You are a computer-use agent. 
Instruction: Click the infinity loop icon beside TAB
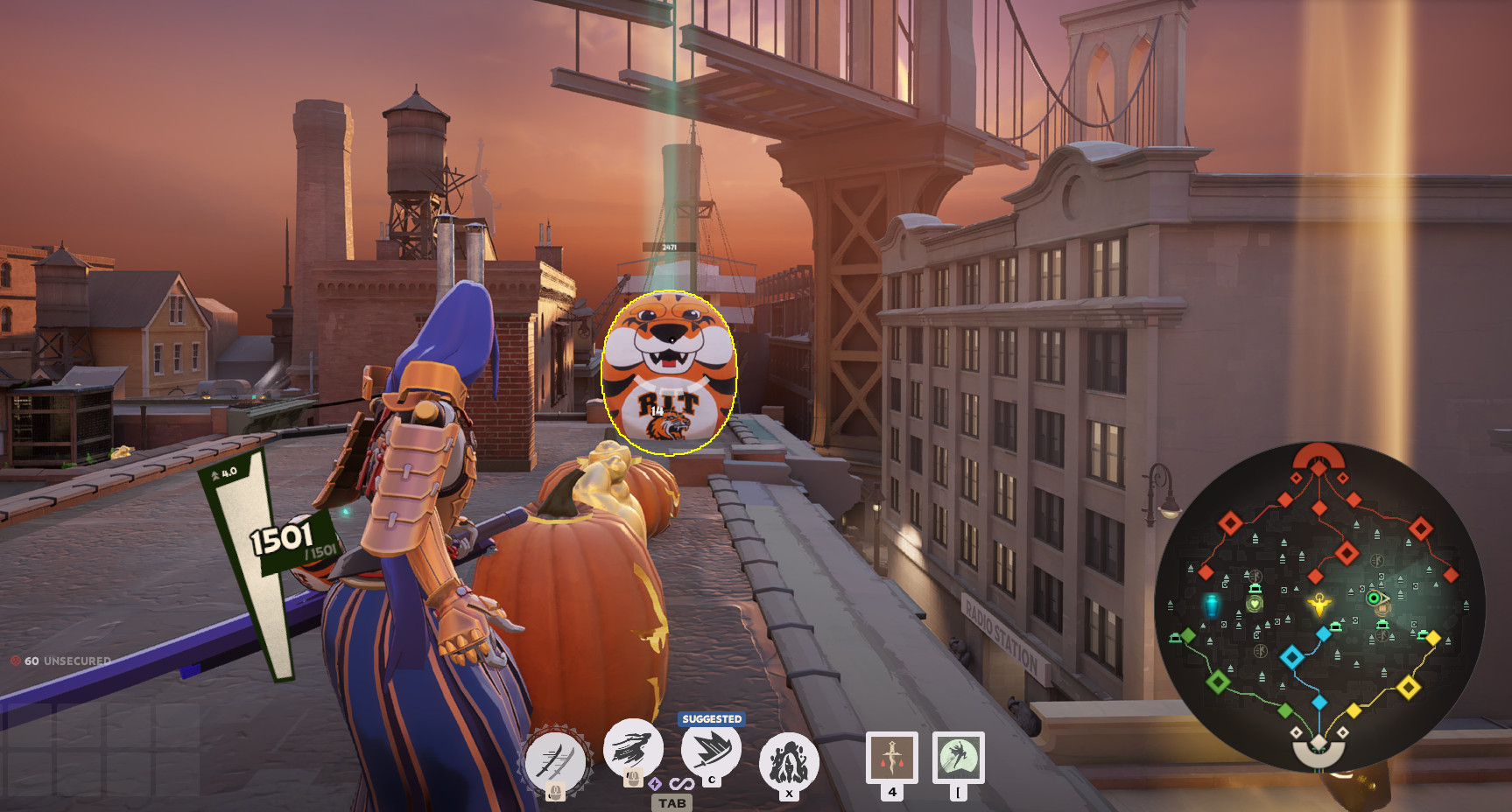pyautogui.click(x=682, y=784)
